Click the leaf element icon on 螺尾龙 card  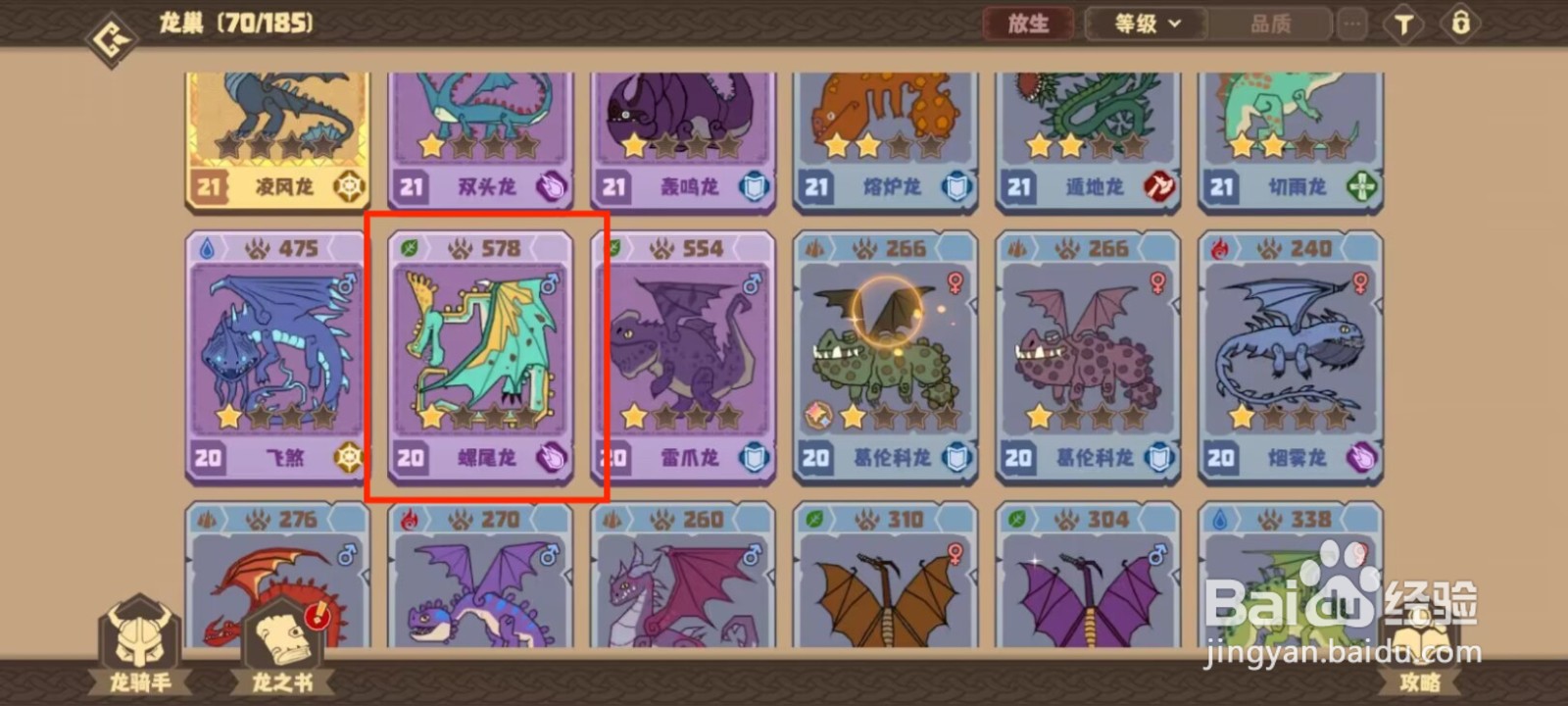tap(409, 248)
